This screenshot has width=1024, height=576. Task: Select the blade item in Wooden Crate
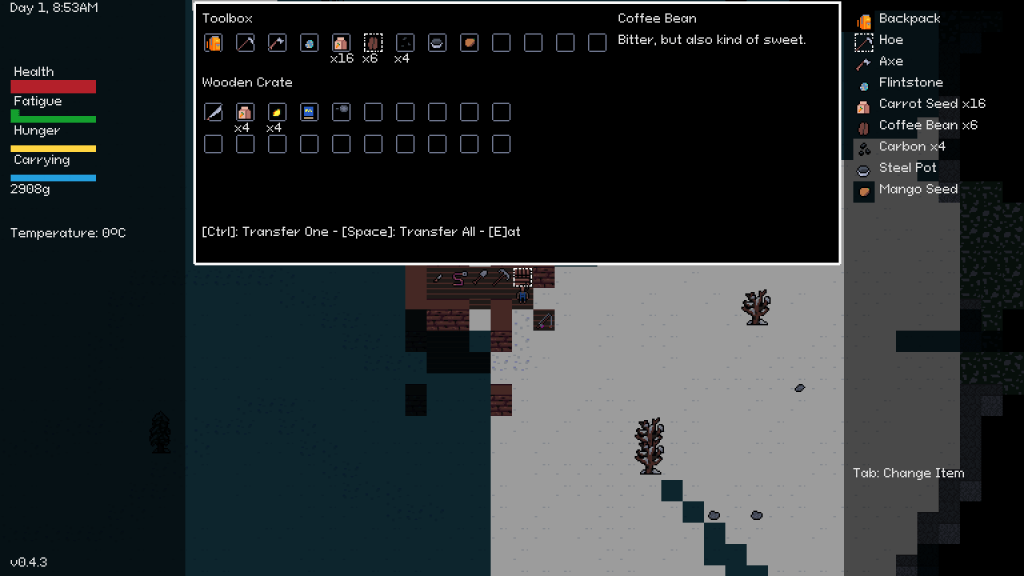tap(213, 112)
